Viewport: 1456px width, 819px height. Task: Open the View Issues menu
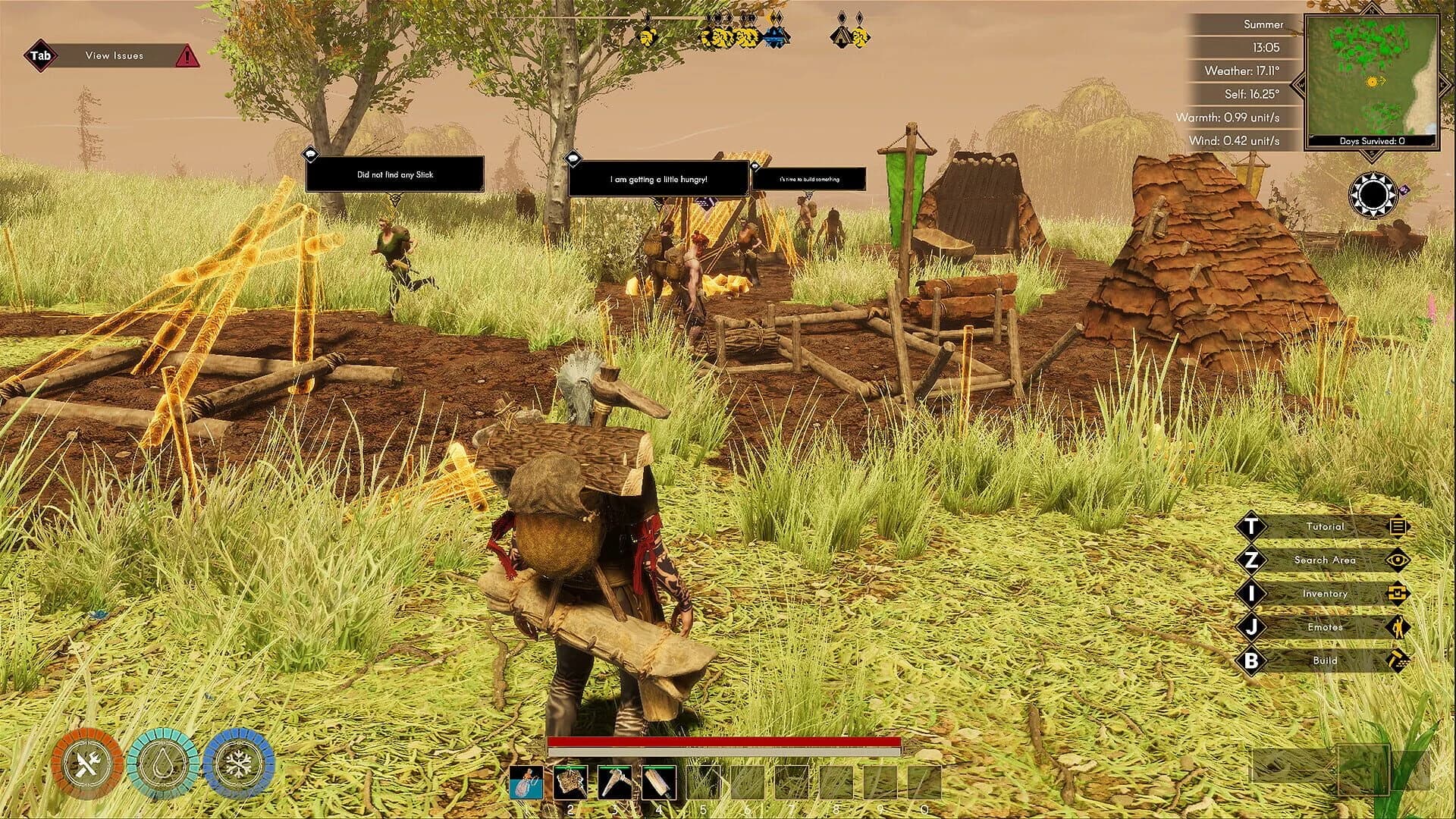click(x=114, y=55)
